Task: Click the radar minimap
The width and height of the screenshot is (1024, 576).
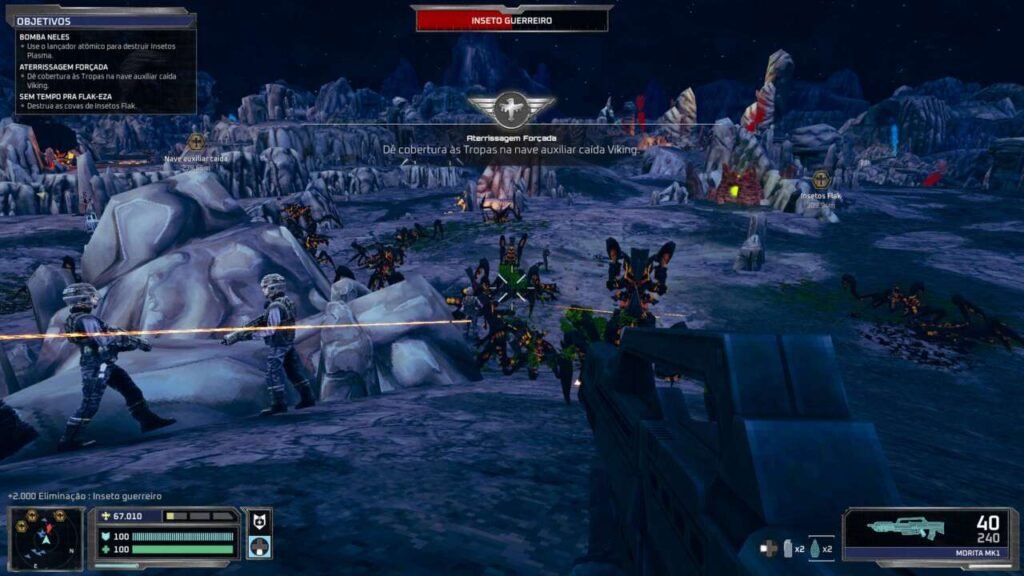Action: tap(45, 538)
